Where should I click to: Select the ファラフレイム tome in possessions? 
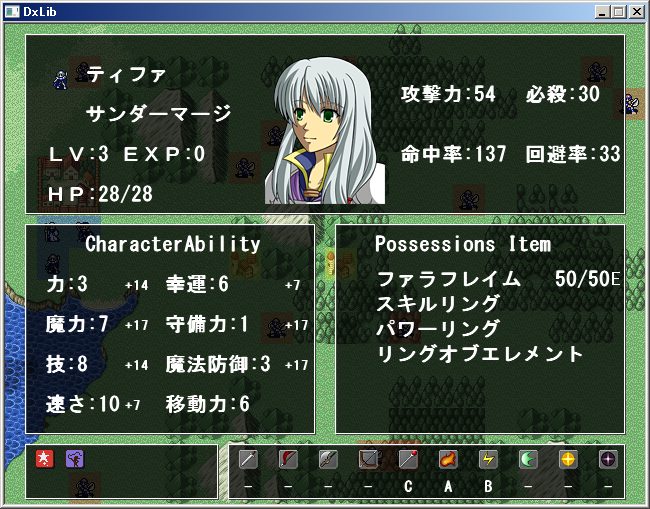click(449, 278)
